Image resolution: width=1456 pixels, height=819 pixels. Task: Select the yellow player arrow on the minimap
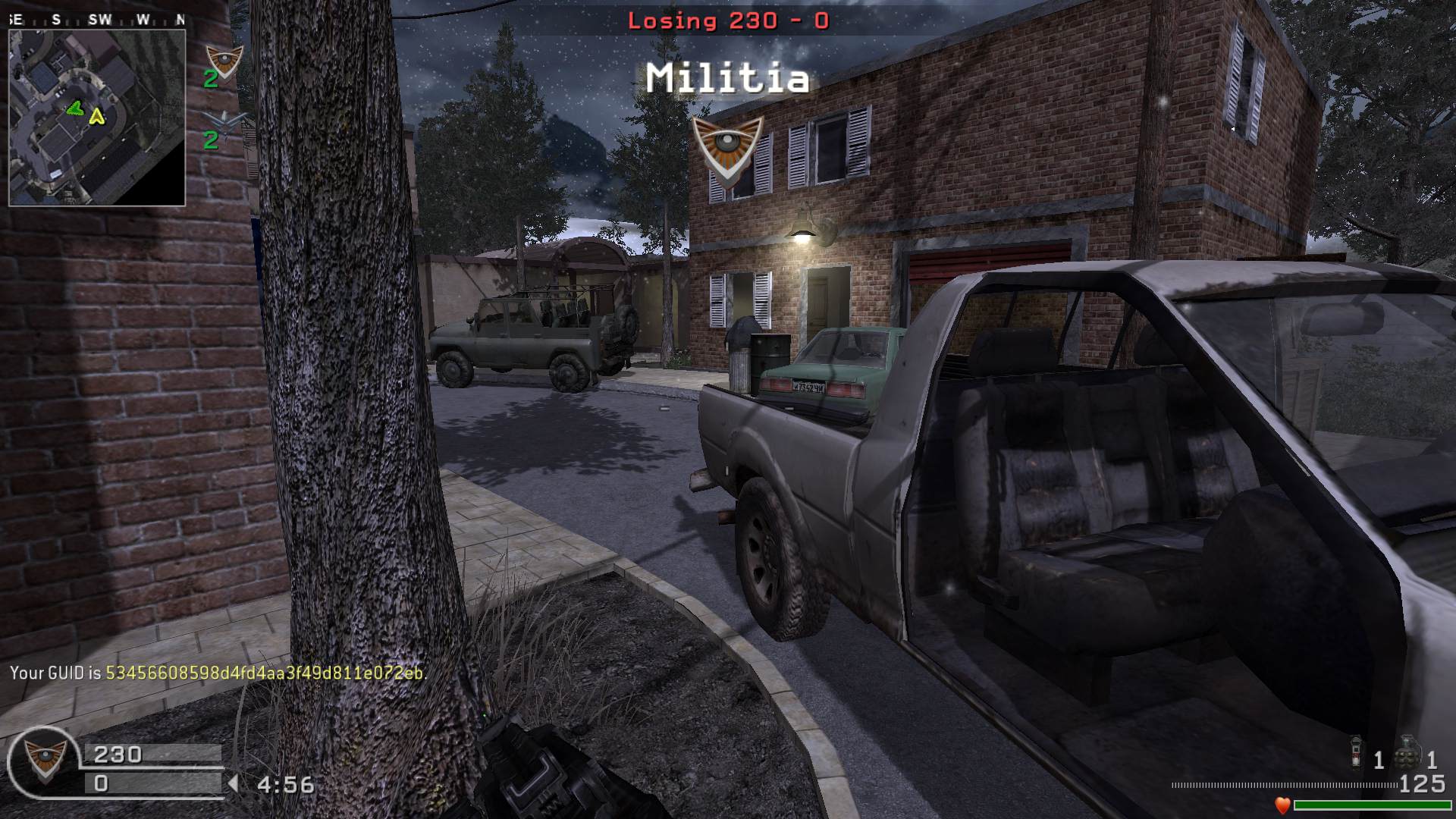click(96, 116)
